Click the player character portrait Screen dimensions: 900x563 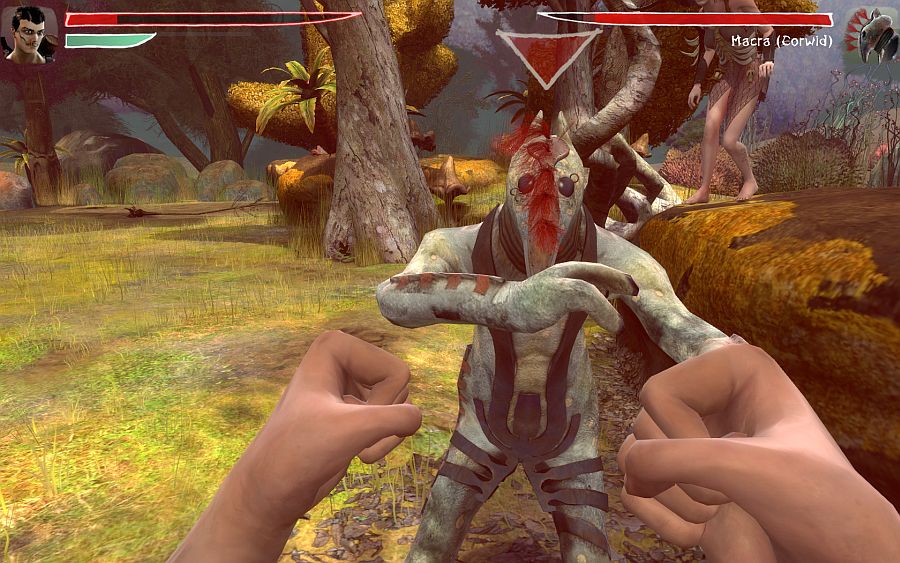click(x=30, y=35)
